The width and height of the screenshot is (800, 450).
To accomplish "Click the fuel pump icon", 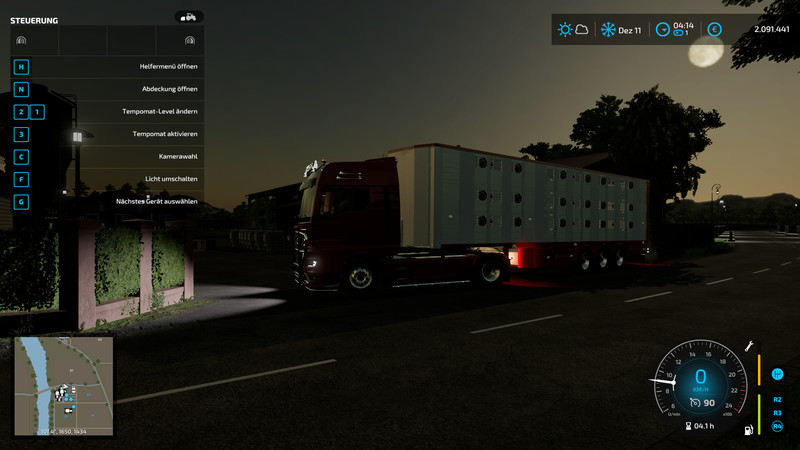I will coord(746,429).
